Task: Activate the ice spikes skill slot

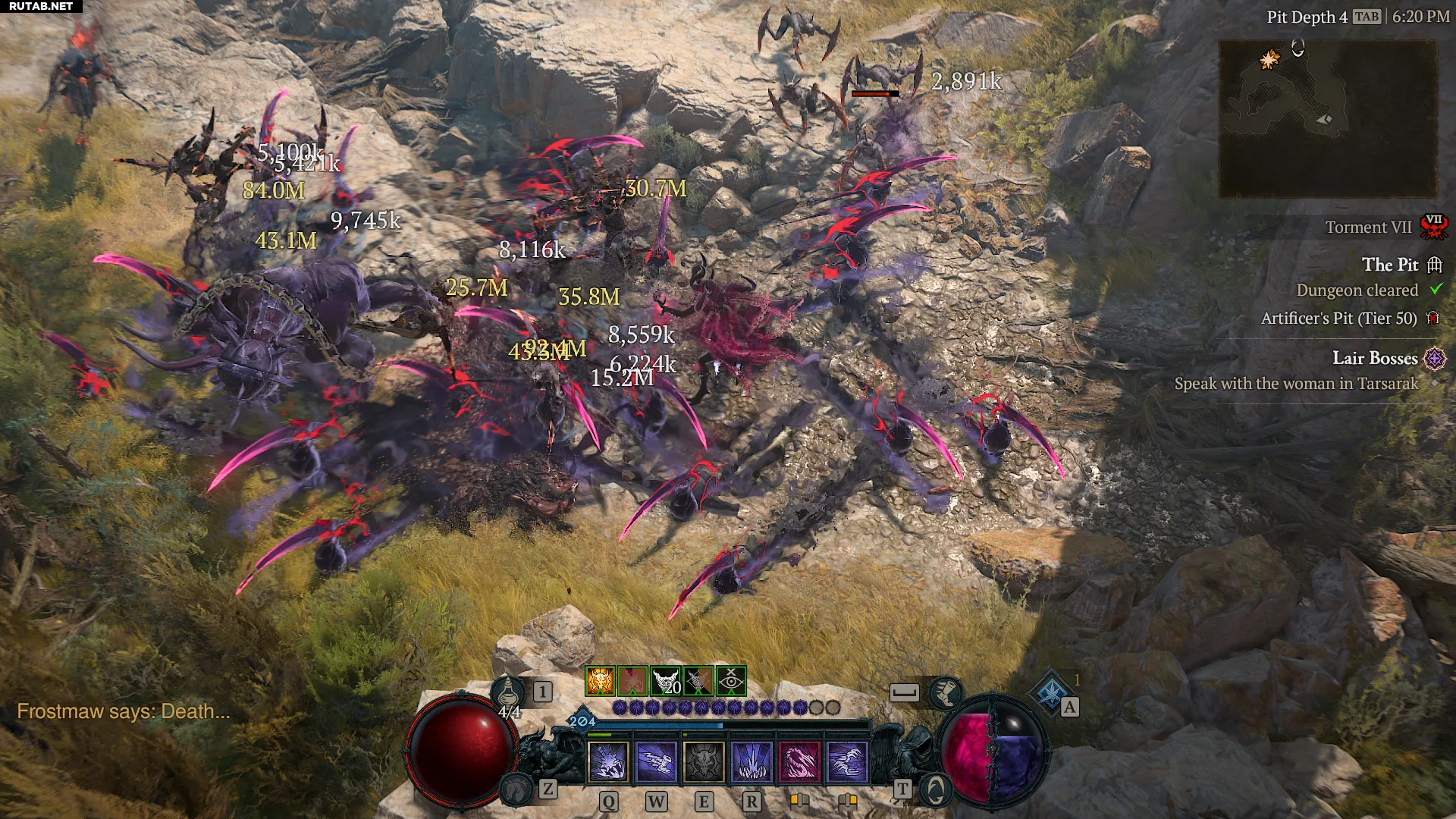Action: 752,761
